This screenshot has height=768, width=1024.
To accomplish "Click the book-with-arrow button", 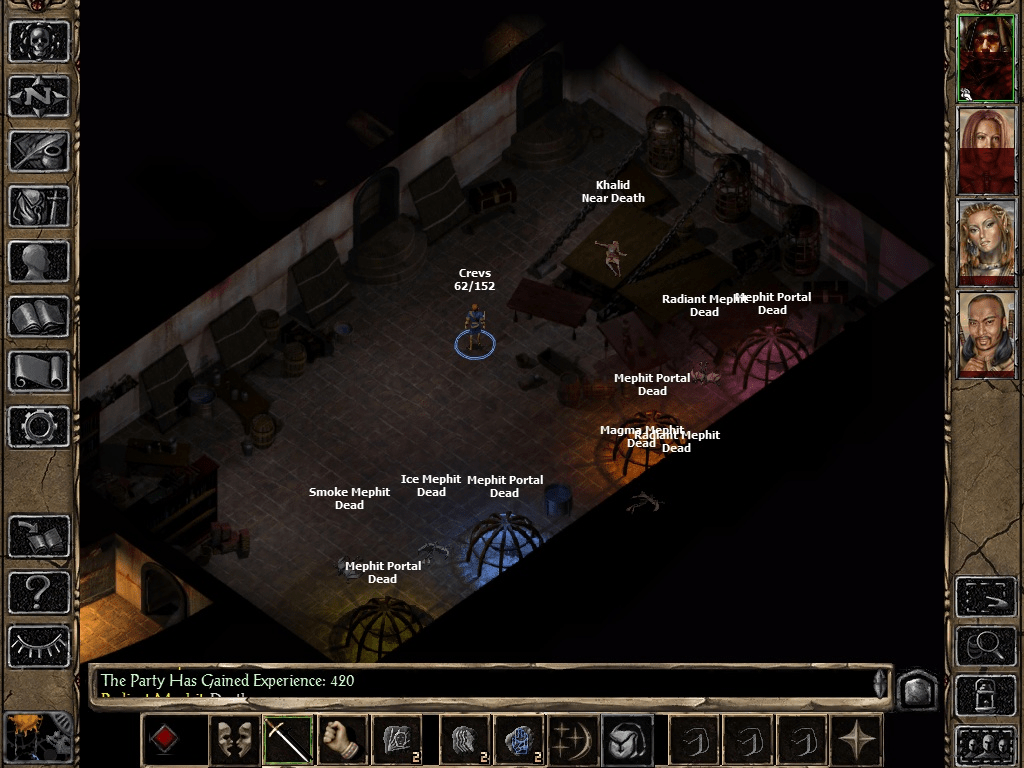I will coord(40,537).
